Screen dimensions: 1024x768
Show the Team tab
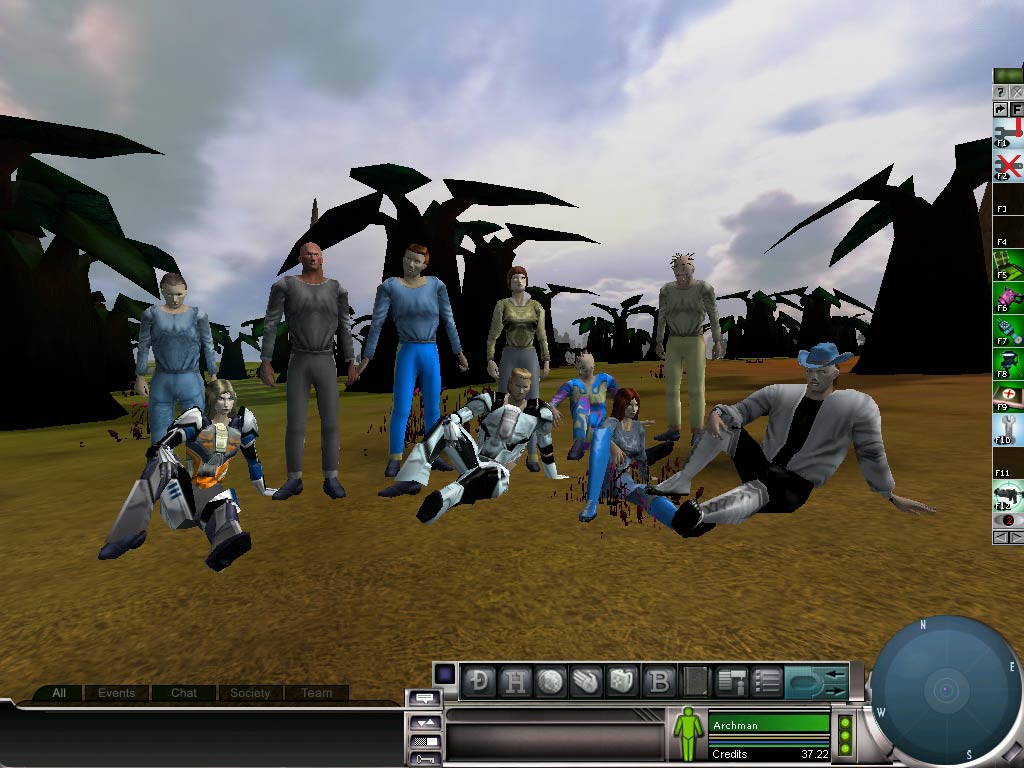click(x=317, y=693)
